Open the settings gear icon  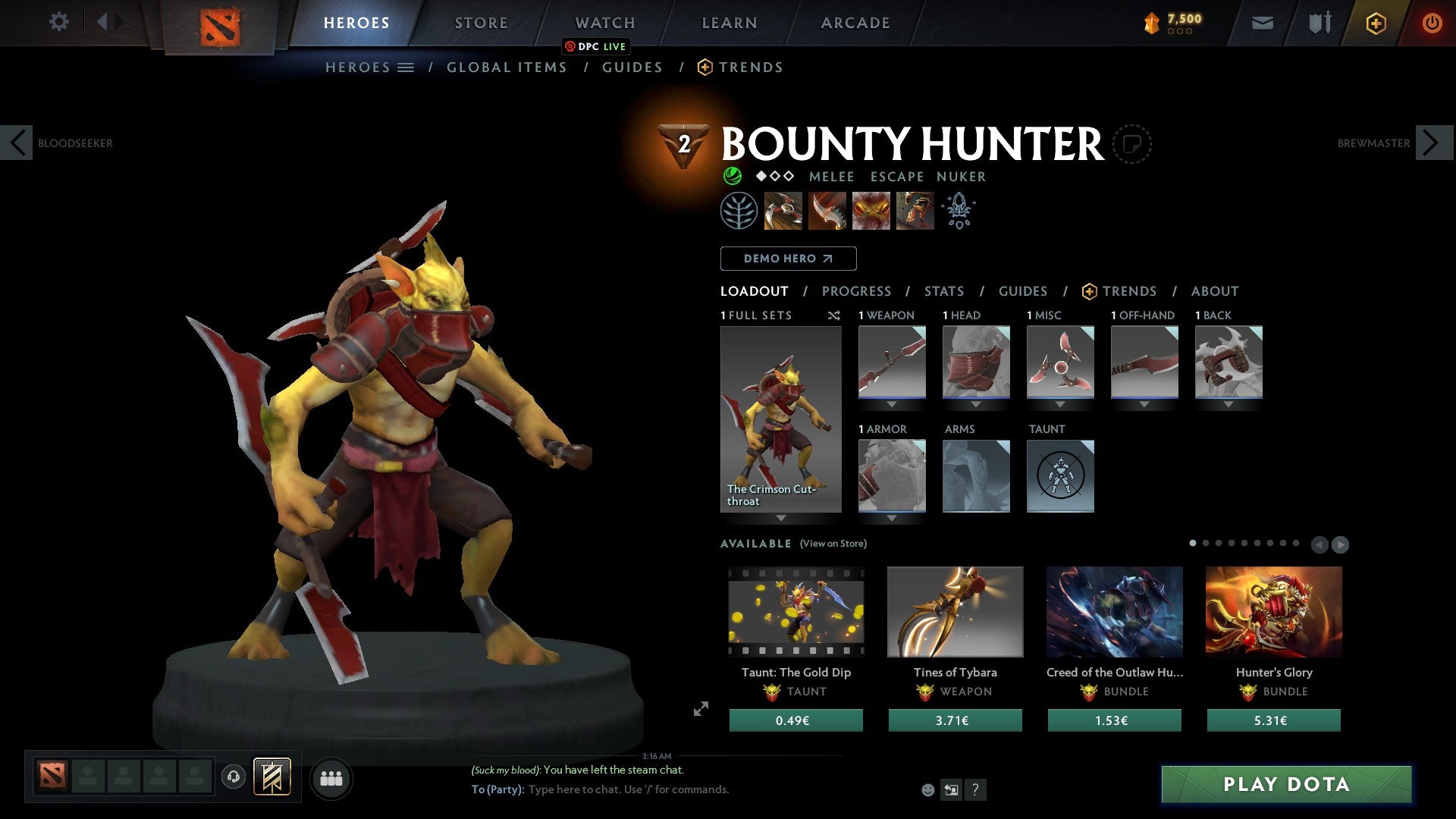pyautogui.click(x=58, y=22)
